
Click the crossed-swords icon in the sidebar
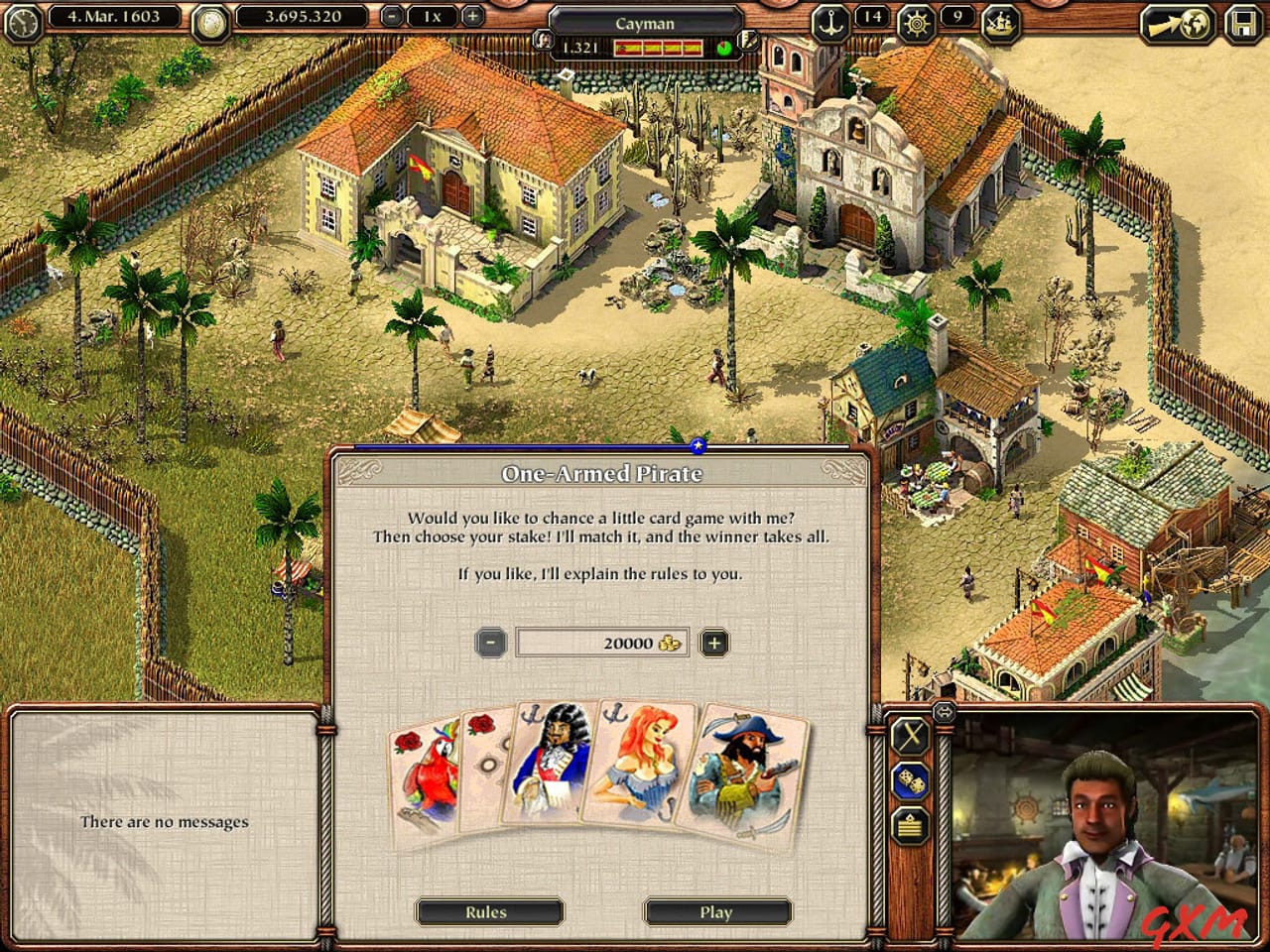(907, 736)
